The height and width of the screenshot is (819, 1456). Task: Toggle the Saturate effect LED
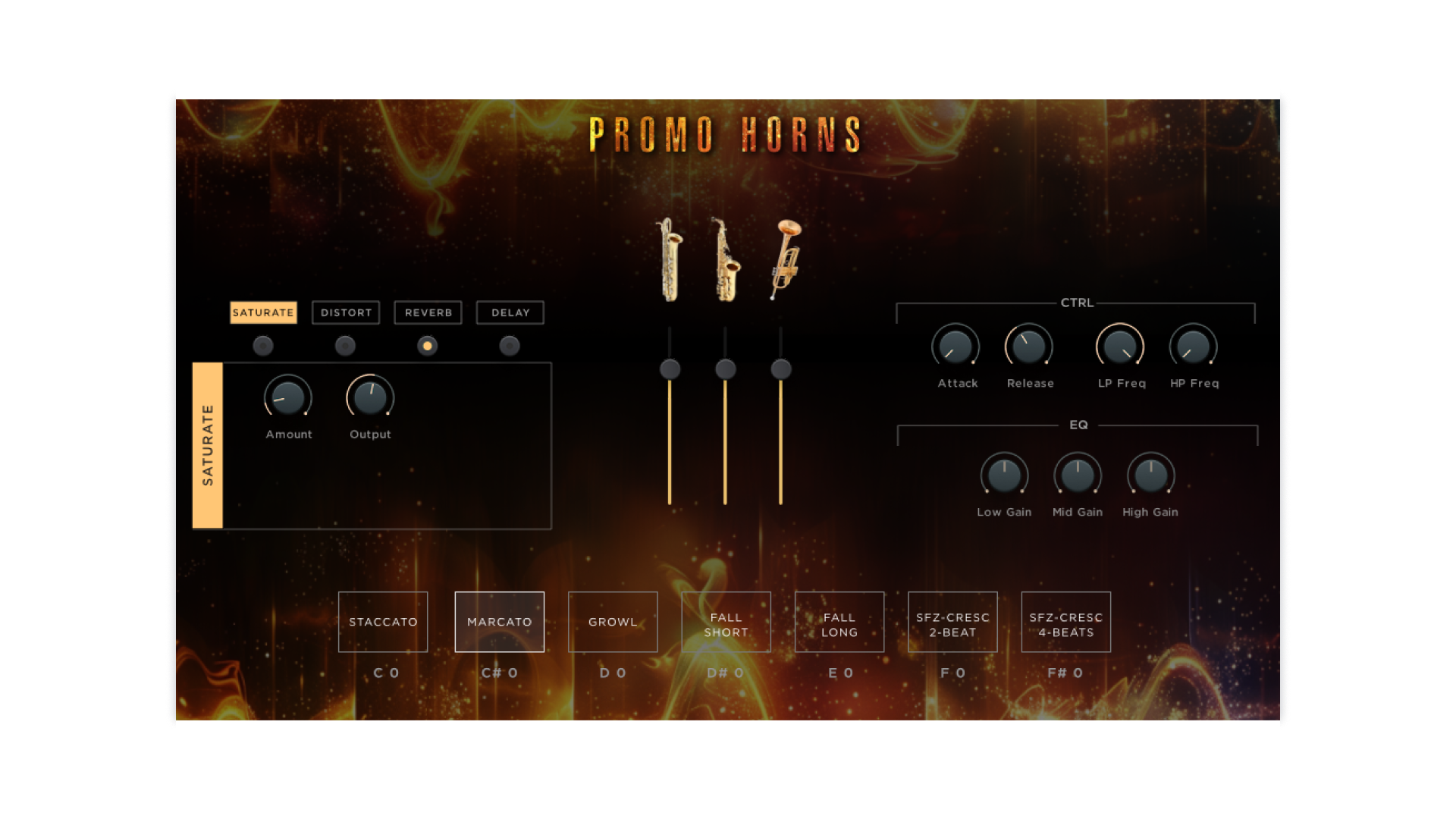263,345
